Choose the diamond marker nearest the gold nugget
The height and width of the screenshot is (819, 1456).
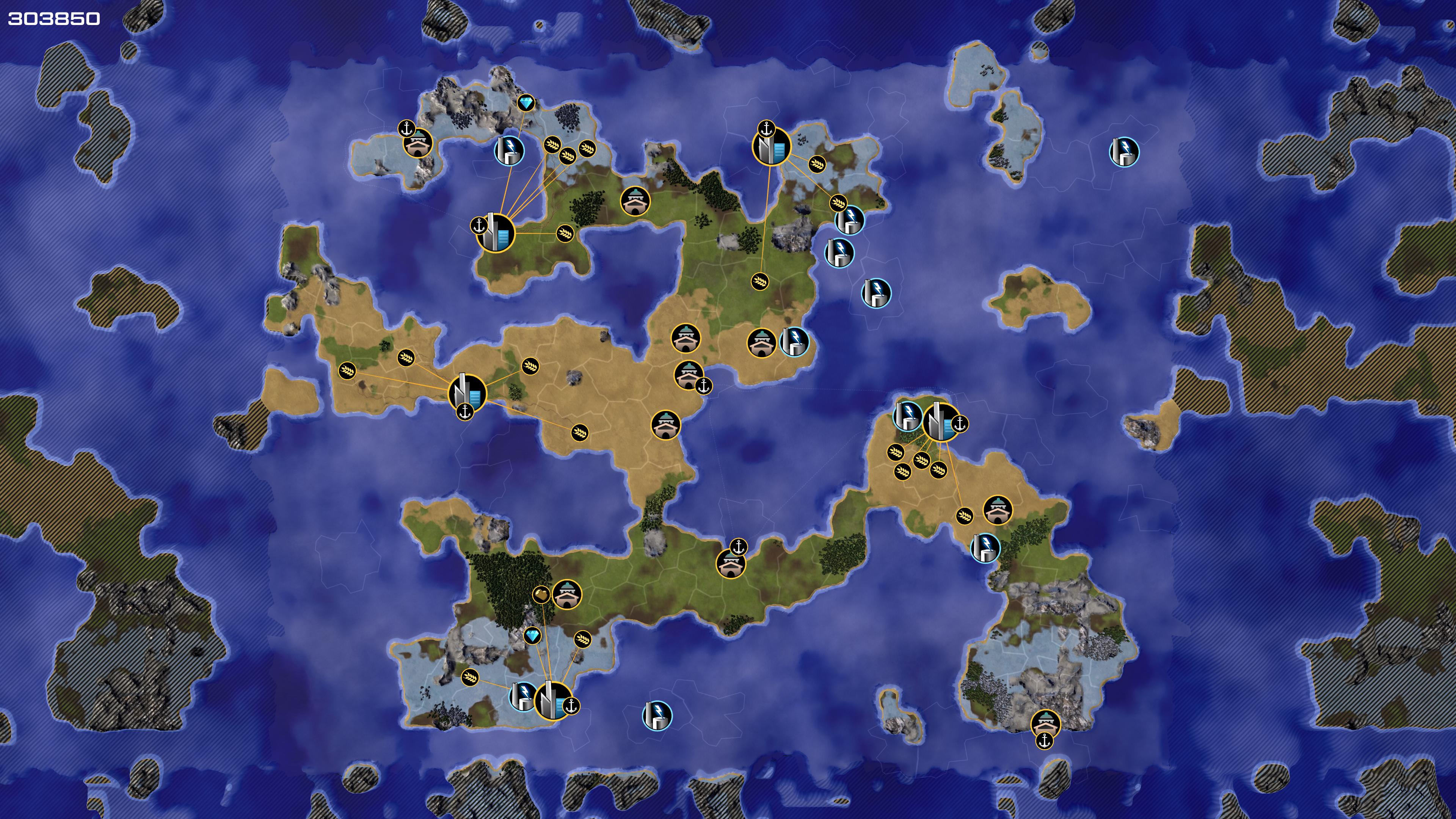point(532,636)
